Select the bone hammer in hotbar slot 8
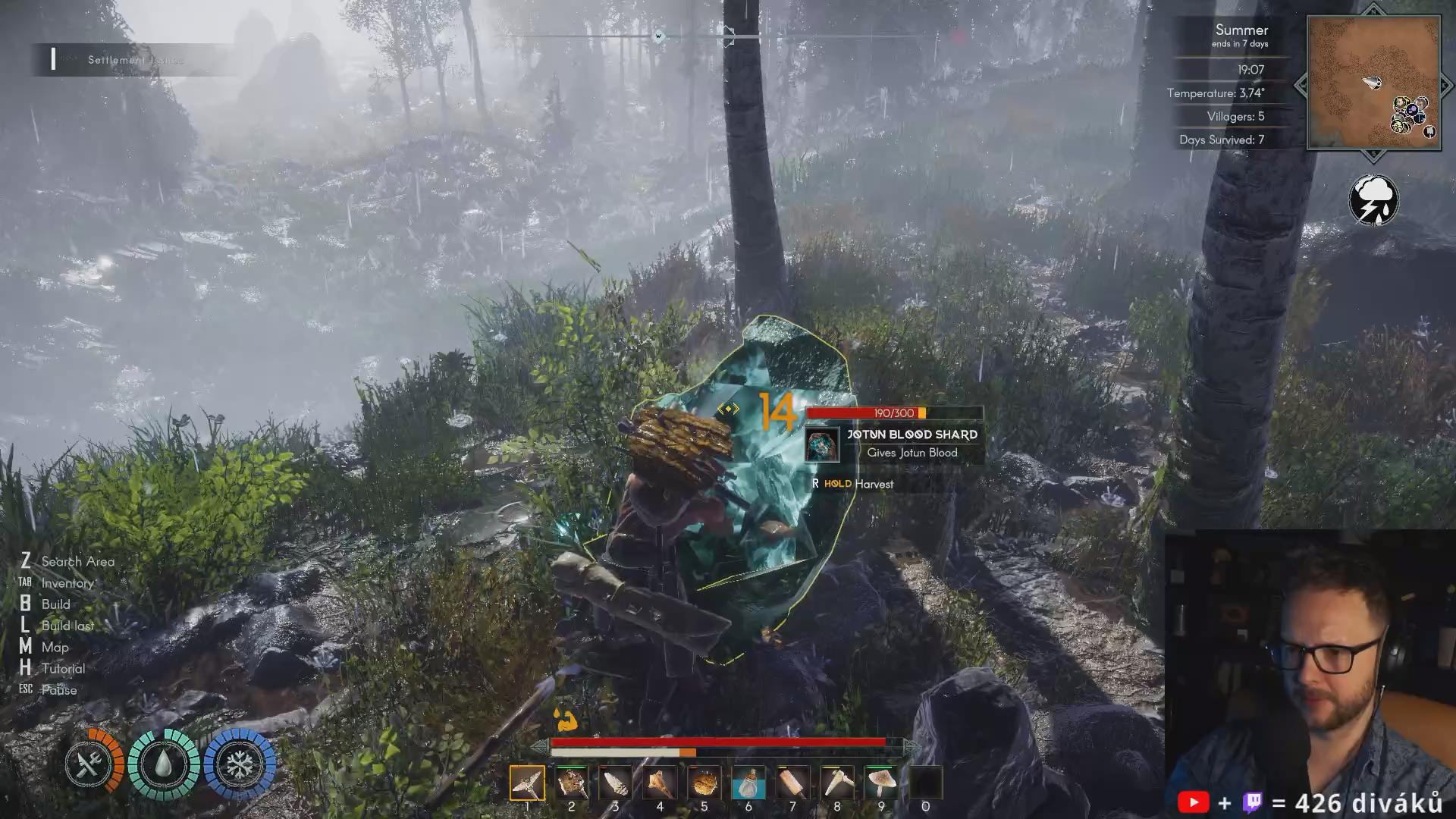This screenshot has width=1456, height=819. click(837, 783)
